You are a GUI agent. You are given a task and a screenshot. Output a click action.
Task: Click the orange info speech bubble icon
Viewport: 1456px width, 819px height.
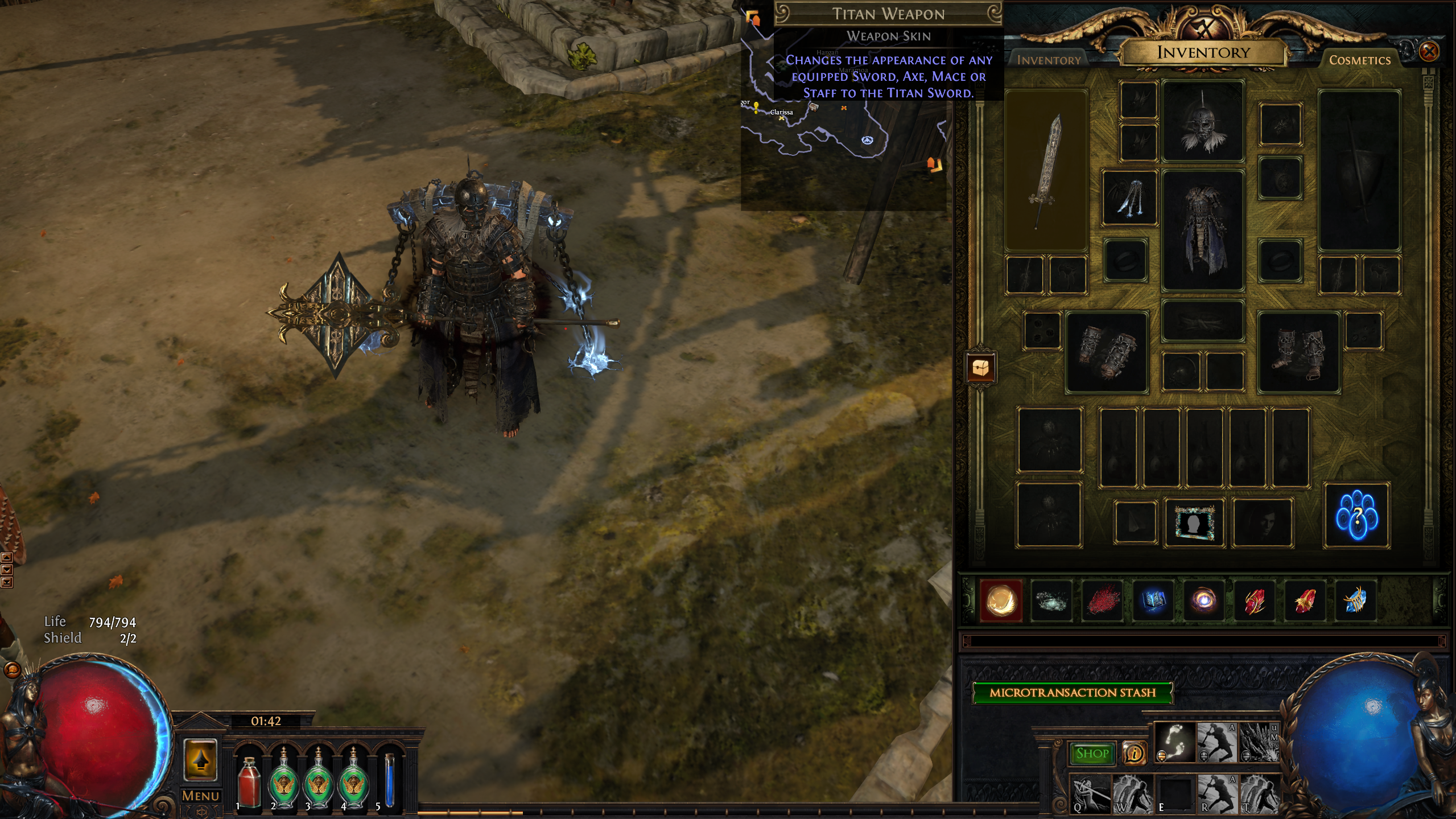(1134, 754)
